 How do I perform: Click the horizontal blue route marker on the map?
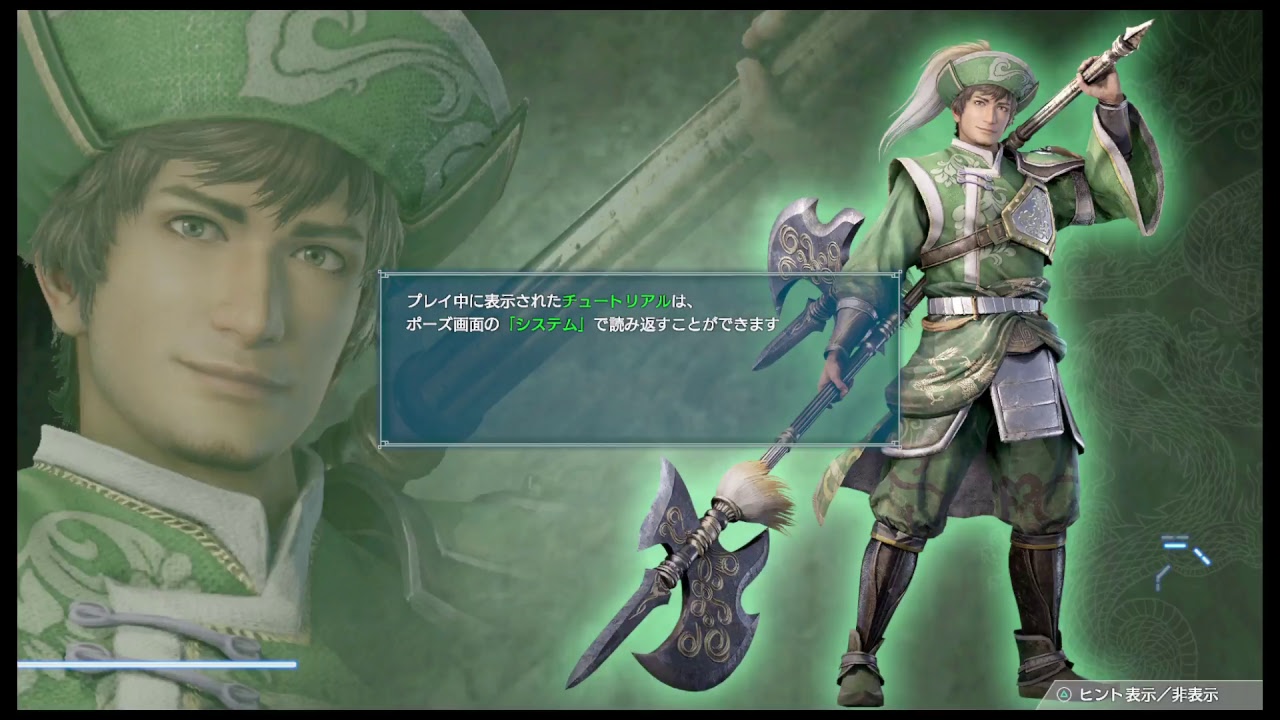click(1175, 545)
